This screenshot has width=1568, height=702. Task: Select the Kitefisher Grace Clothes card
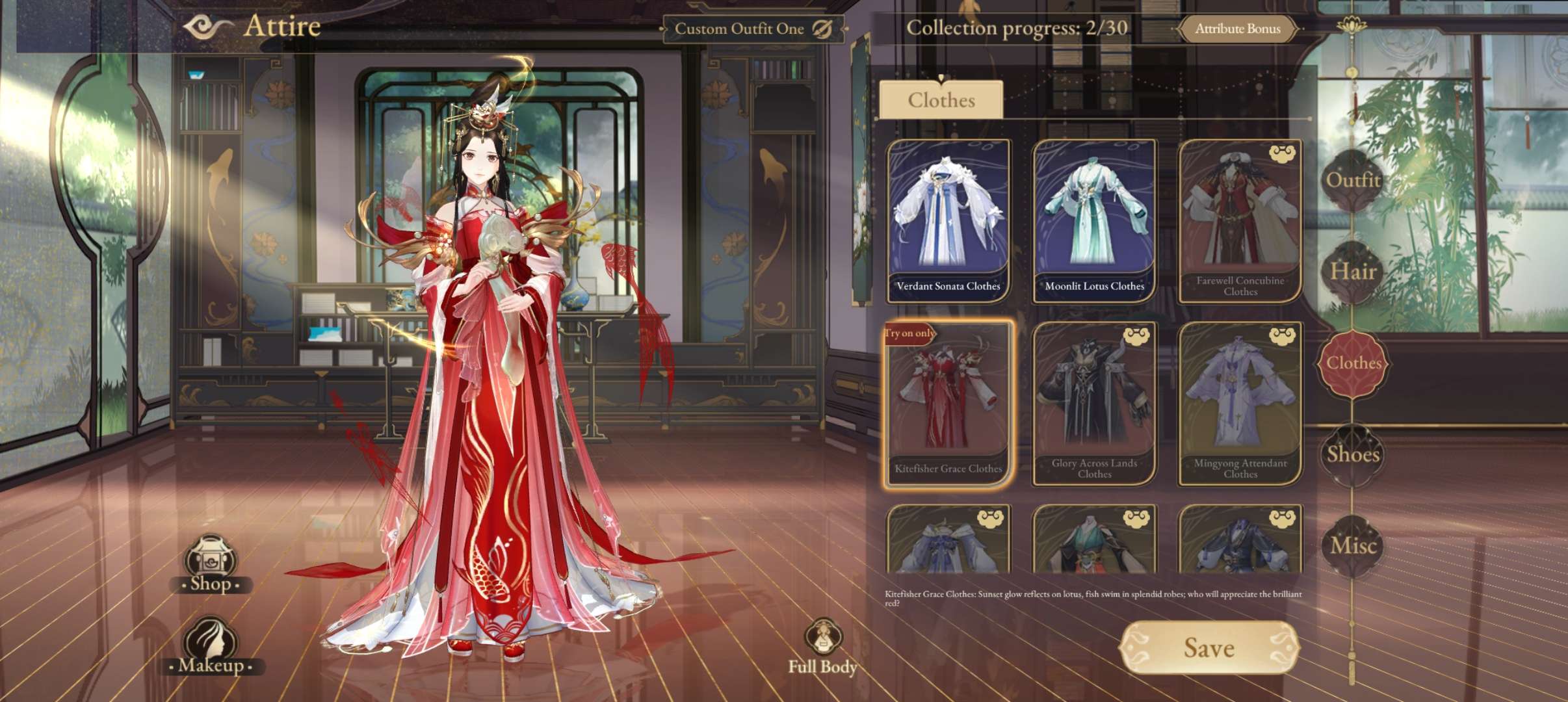pyautogui.click(x=948, y=404)
